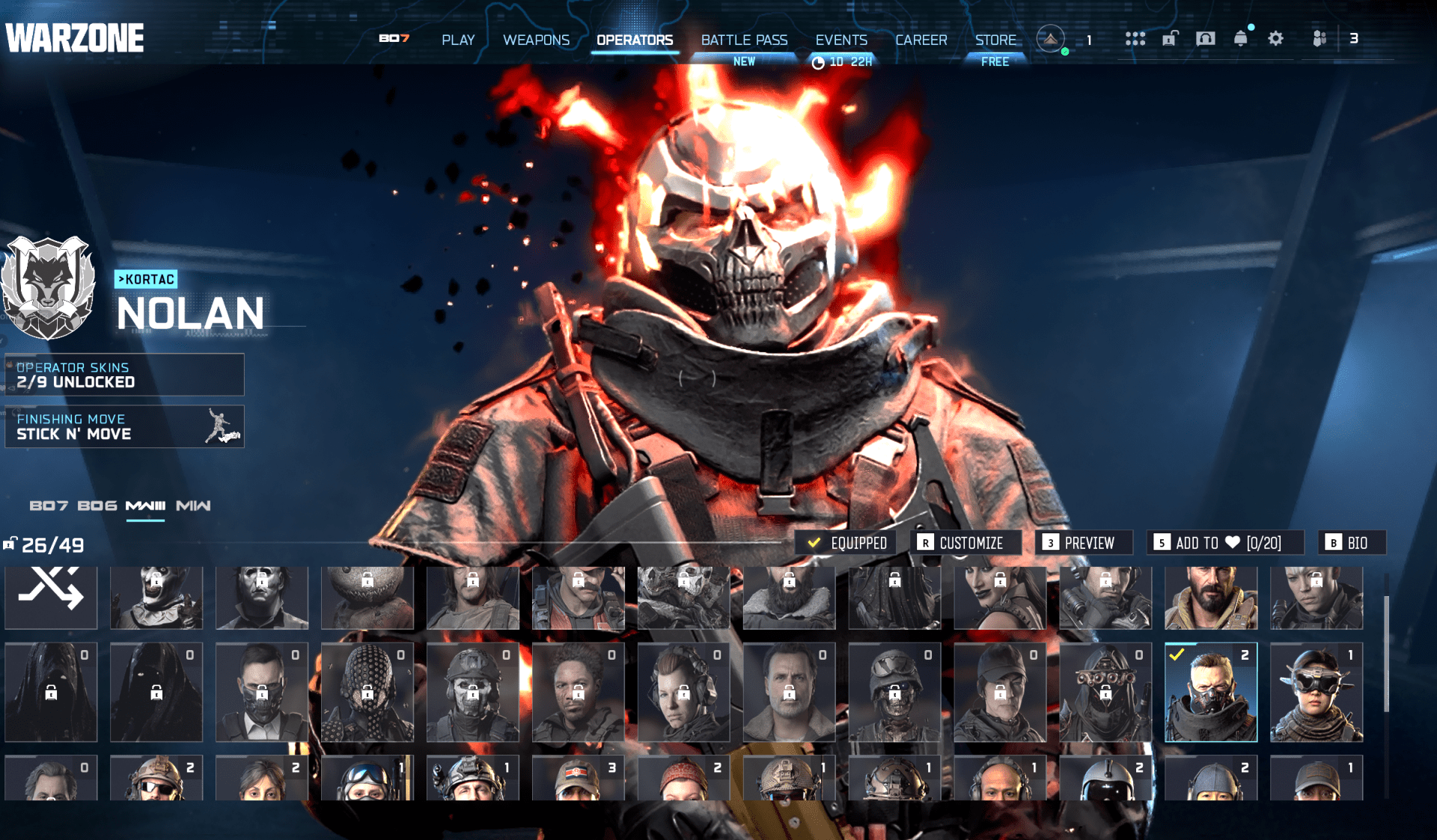Click the player rank emblem icon
The height and width of the screenshot is (840, 1437).
[1050, 39]
